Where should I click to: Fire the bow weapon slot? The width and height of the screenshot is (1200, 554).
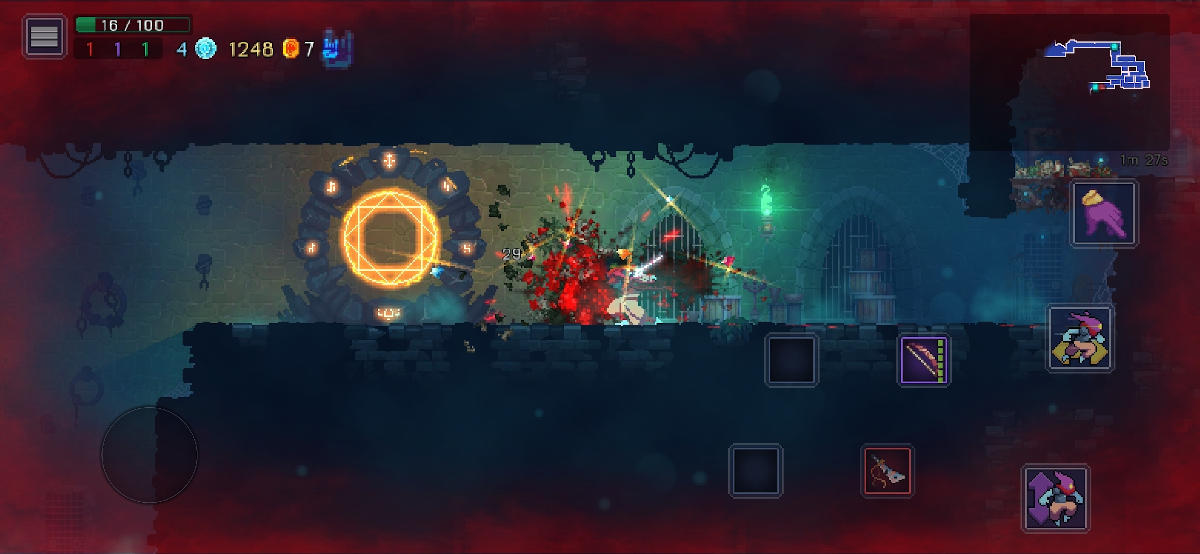(924, 360)
